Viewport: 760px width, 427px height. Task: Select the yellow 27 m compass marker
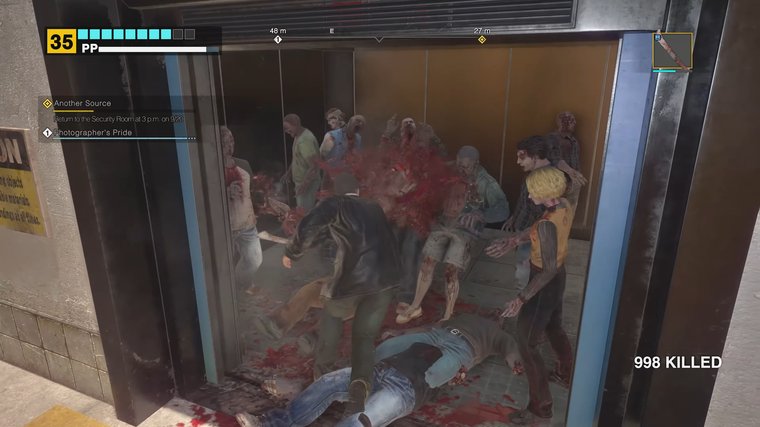point(482,40)
